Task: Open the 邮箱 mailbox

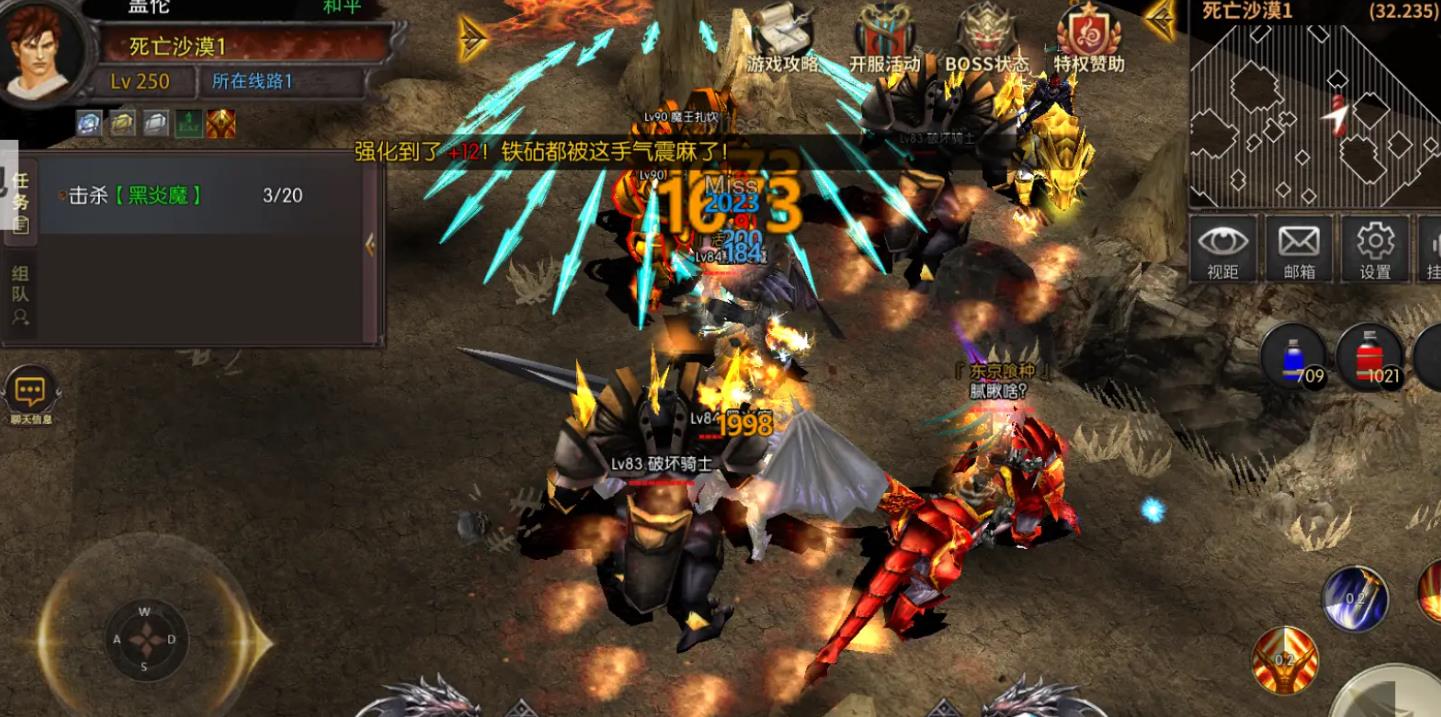Action: pos(1299,248)
